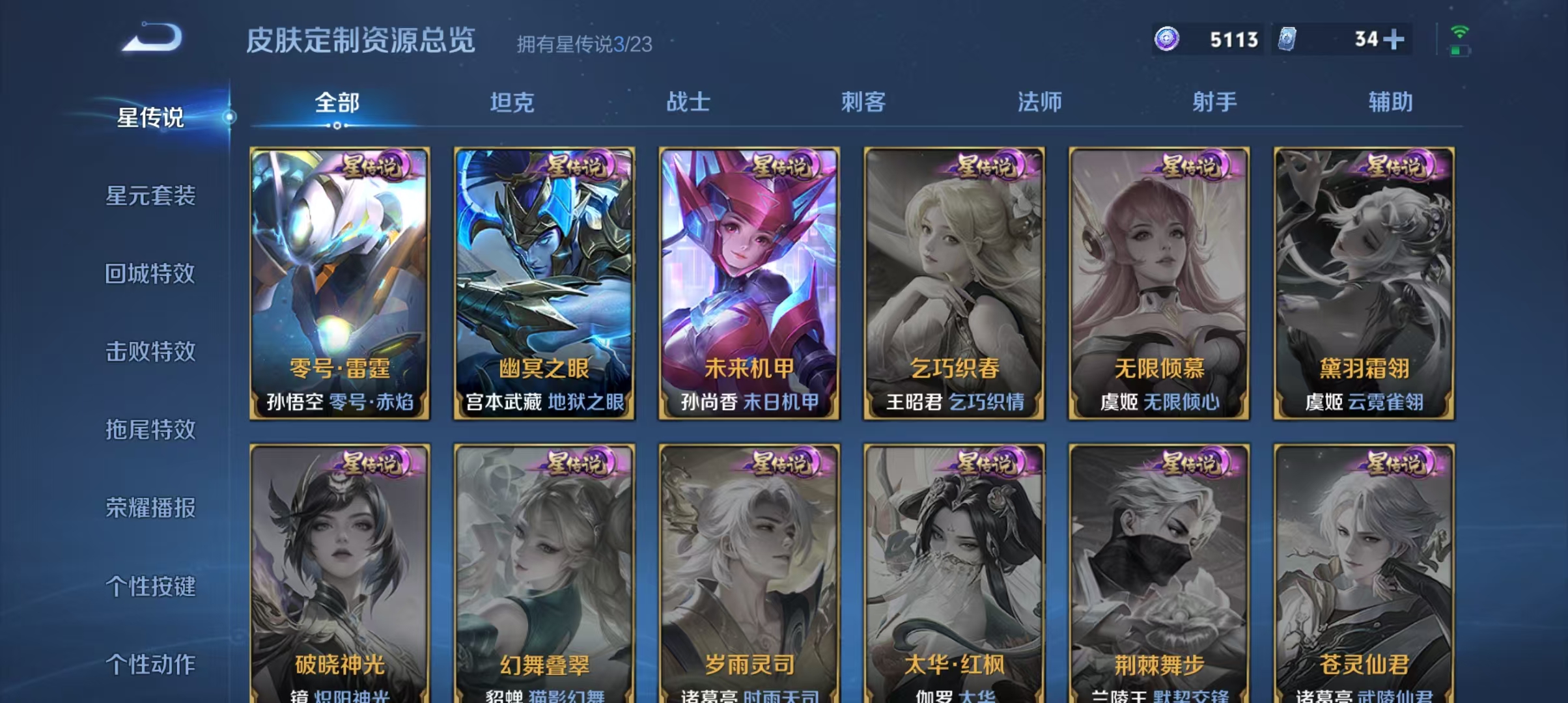The height and width of the screenshot is (703, 1568).
Task: Open the 刺客 assassin filter
Action: pyautogui.click(x=865, y=101)
